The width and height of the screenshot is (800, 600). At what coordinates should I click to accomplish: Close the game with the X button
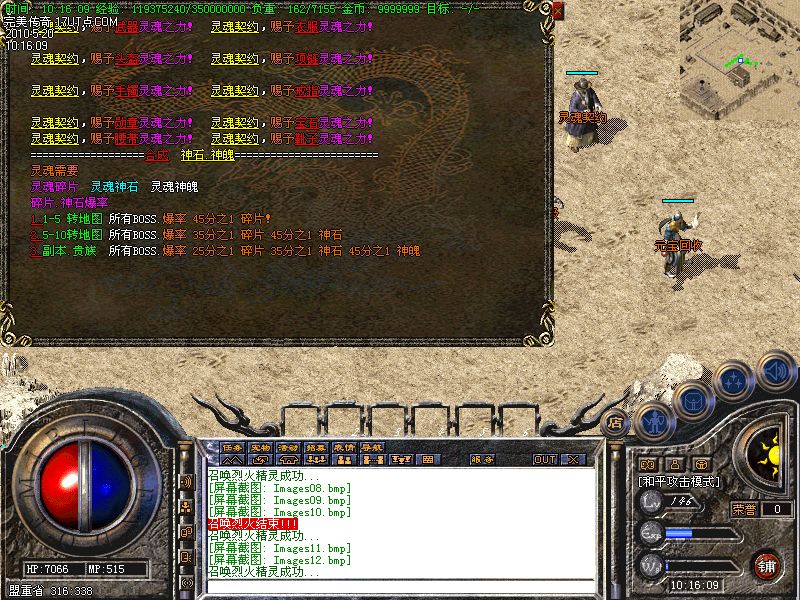(x=574, y=459)
